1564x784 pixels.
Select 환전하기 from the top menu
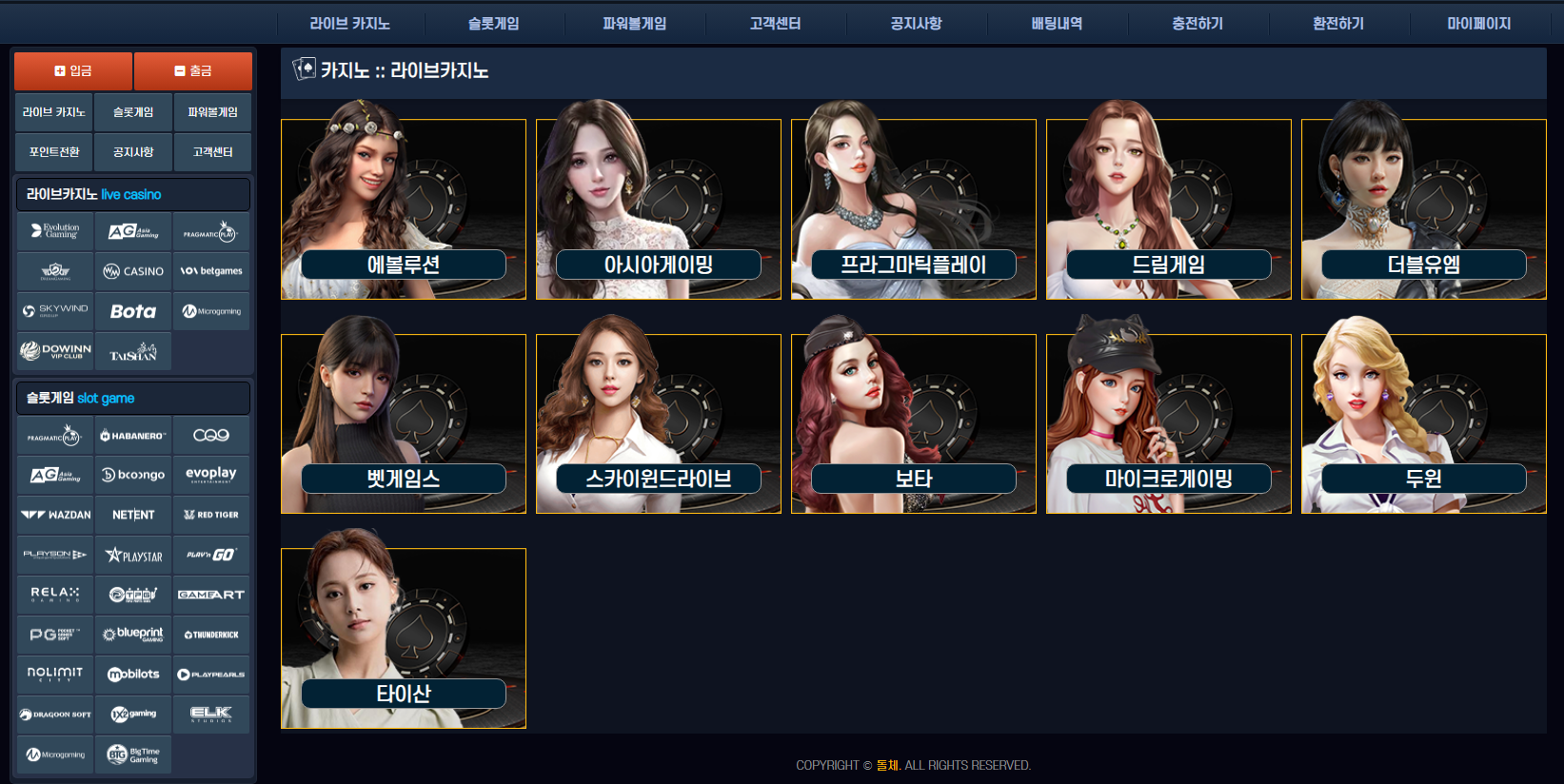pyautogui.click(x=1338, y=24)
